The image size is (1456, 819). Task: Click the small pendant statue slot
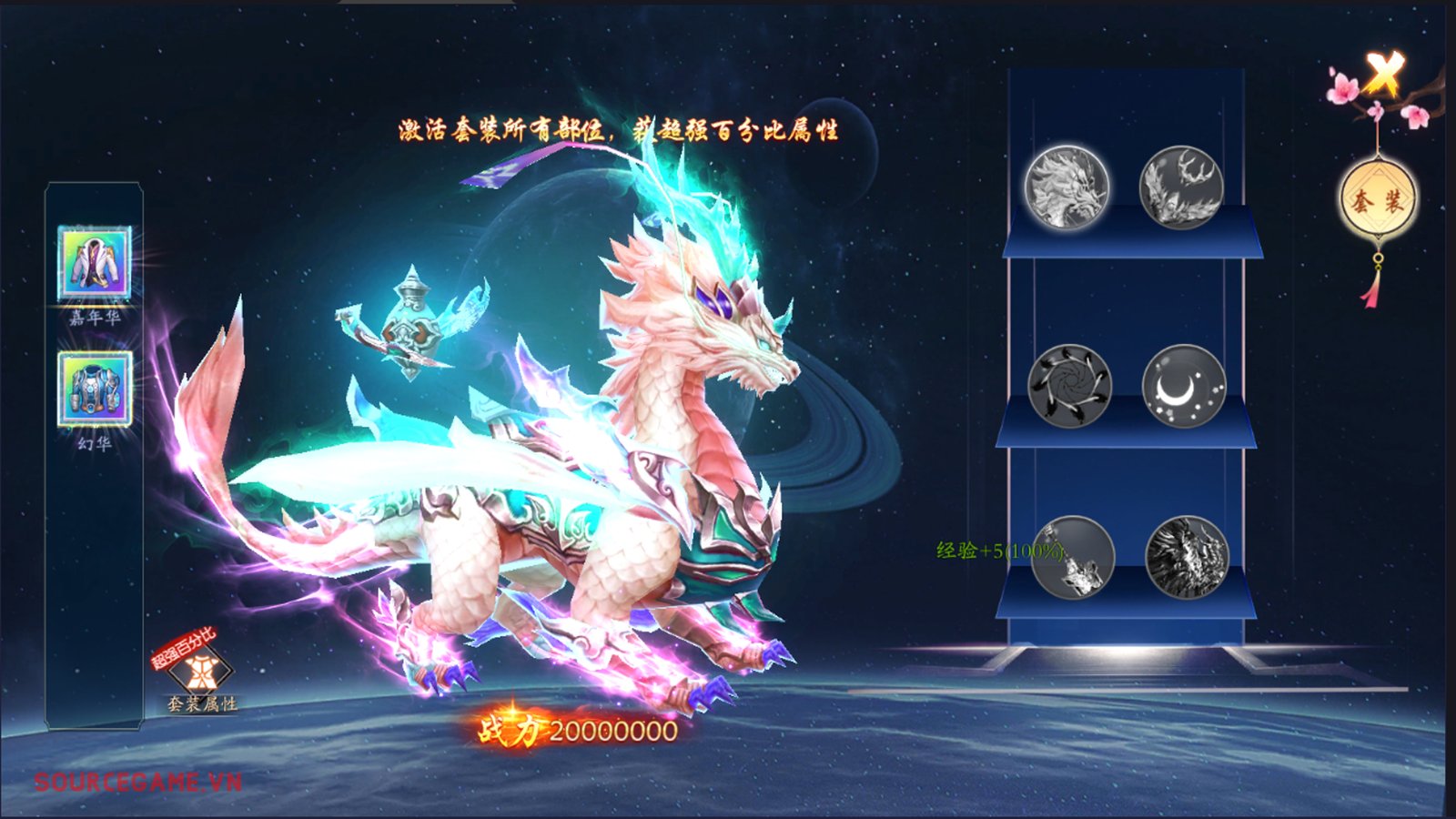[1074, 557]
